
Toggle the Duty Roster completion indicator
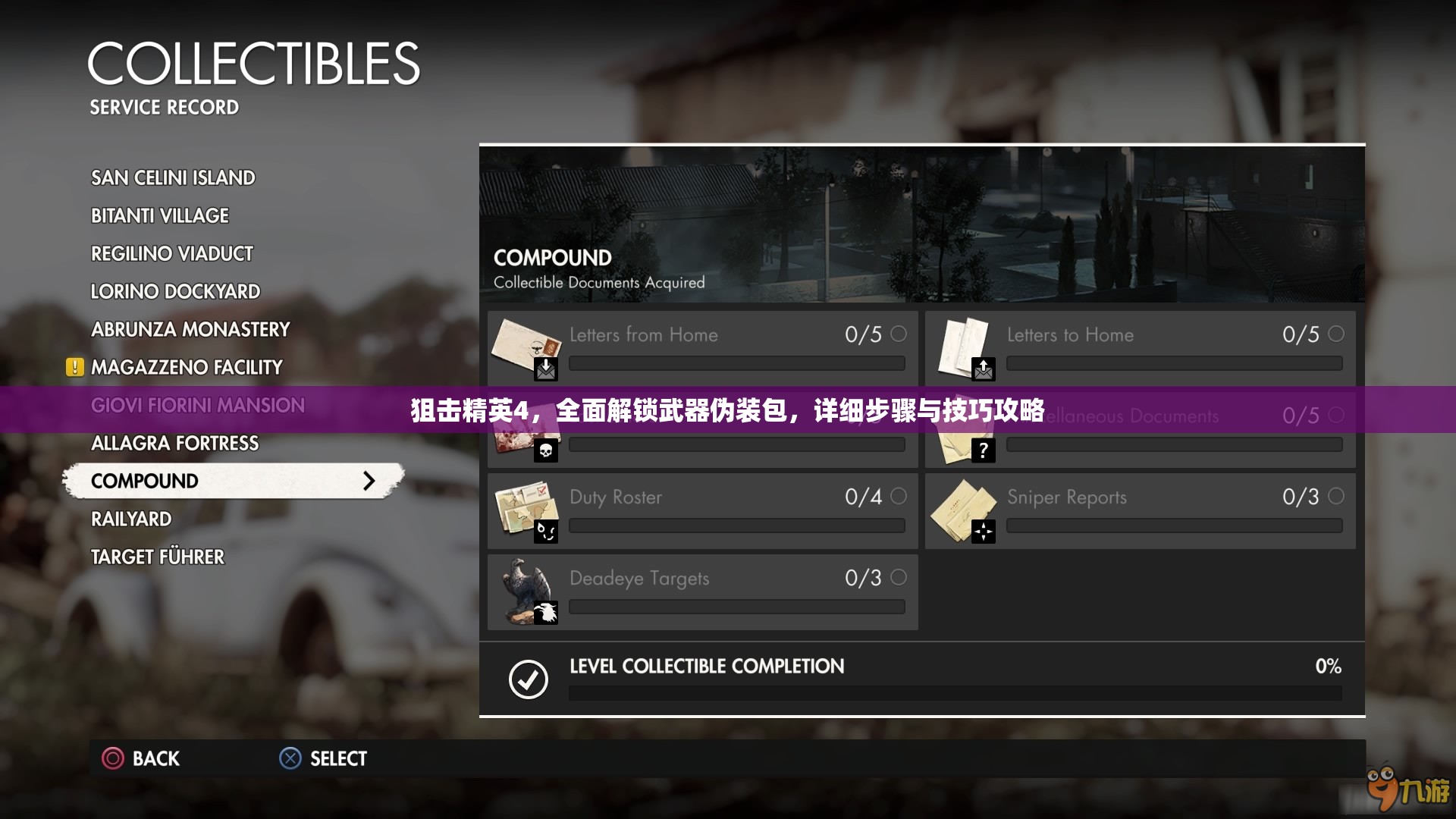click(x=899, y=497)
